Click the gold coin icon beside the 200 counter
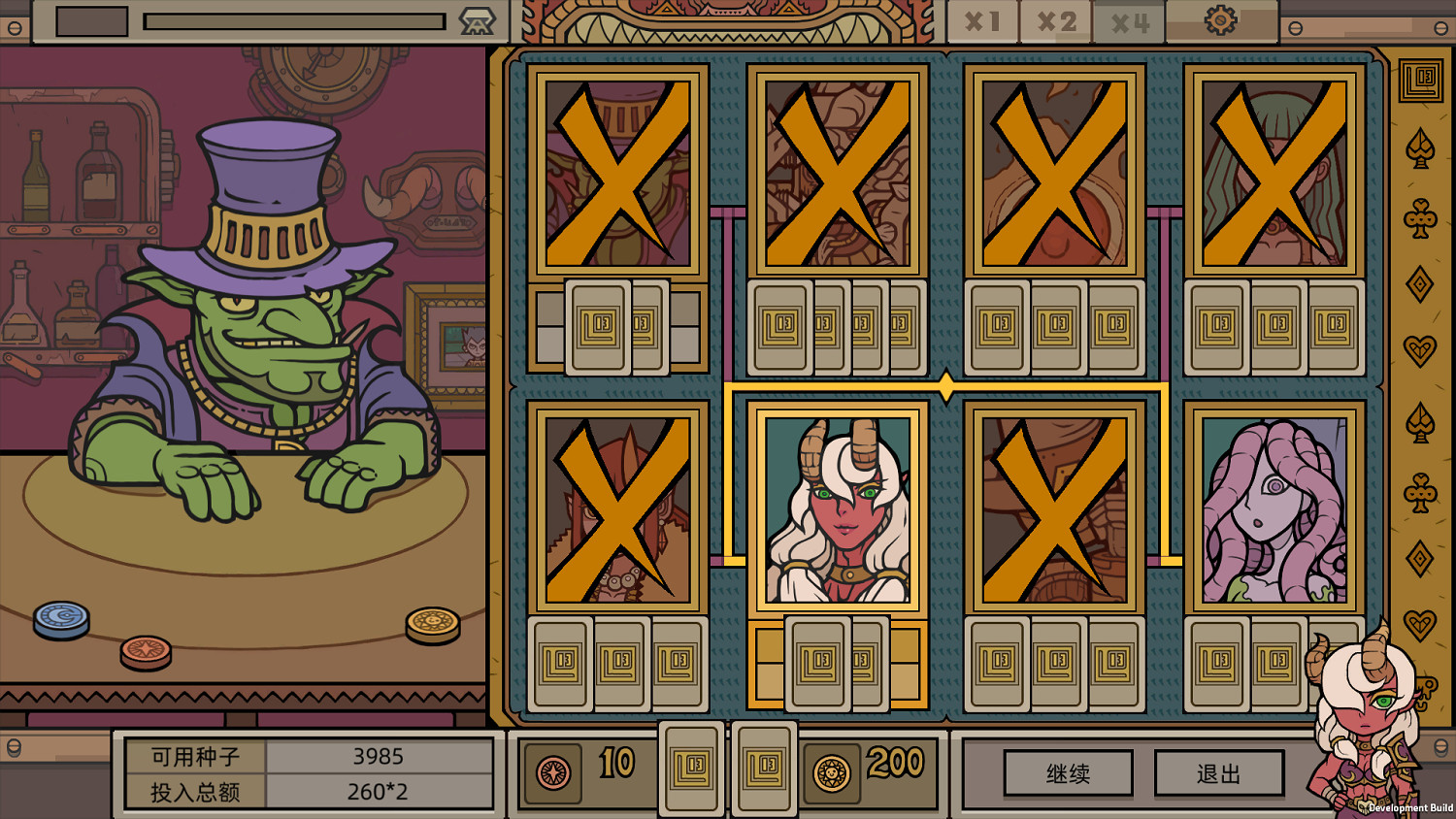1456x819 pixels. pyautogui.click(x=830, y=770)
